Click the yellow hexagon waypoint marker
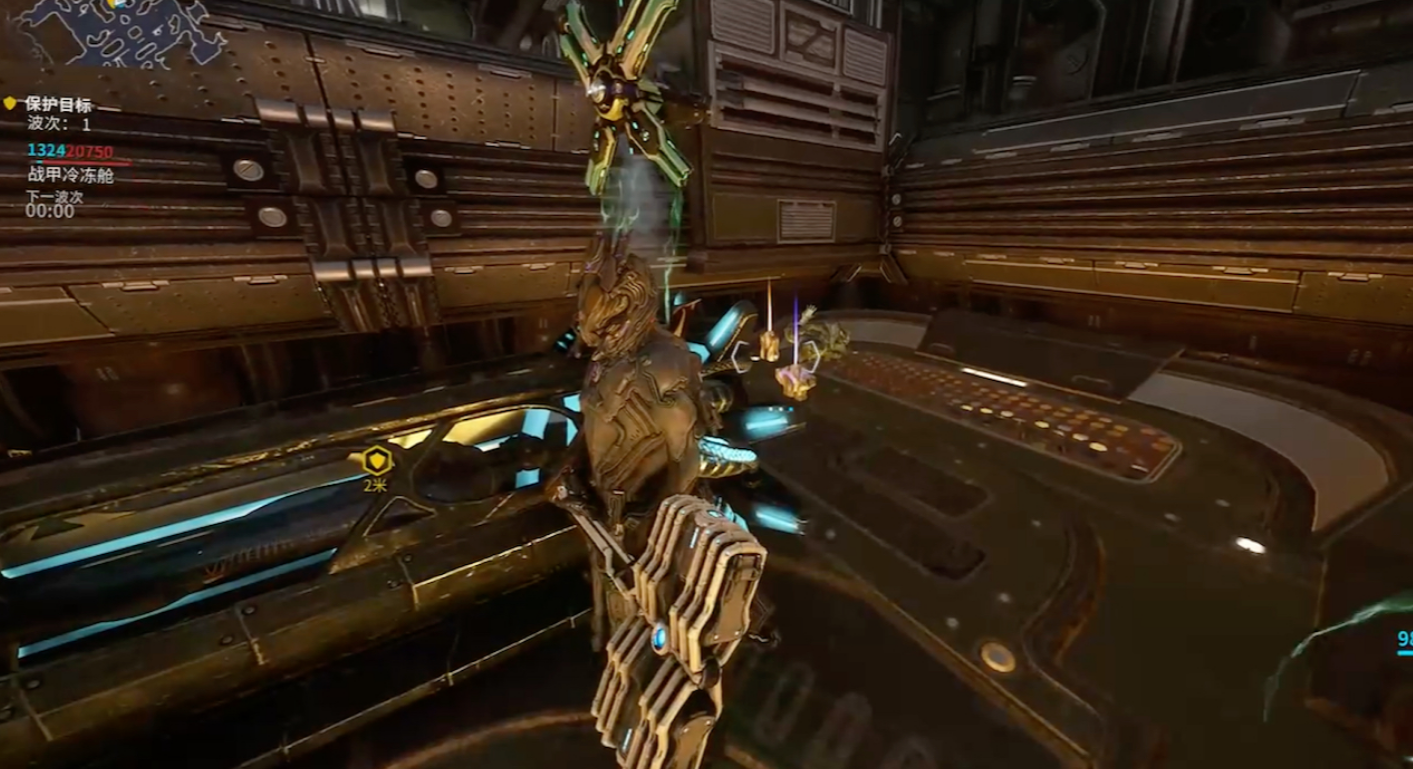1413x769 pixels. [x=376, y=461]
